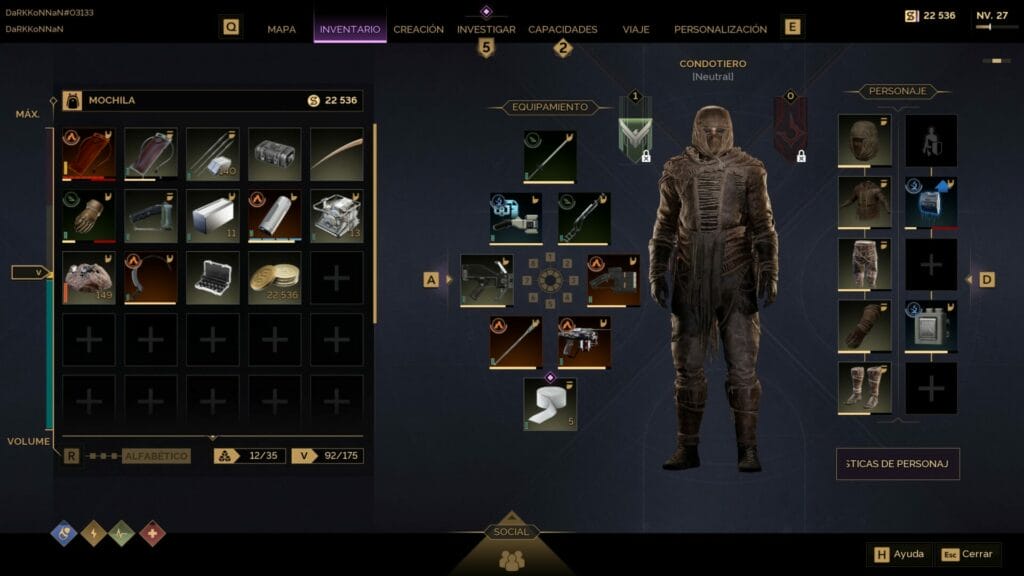
Task: Open the Ayuda help button
Action: [x=899, y=554]
